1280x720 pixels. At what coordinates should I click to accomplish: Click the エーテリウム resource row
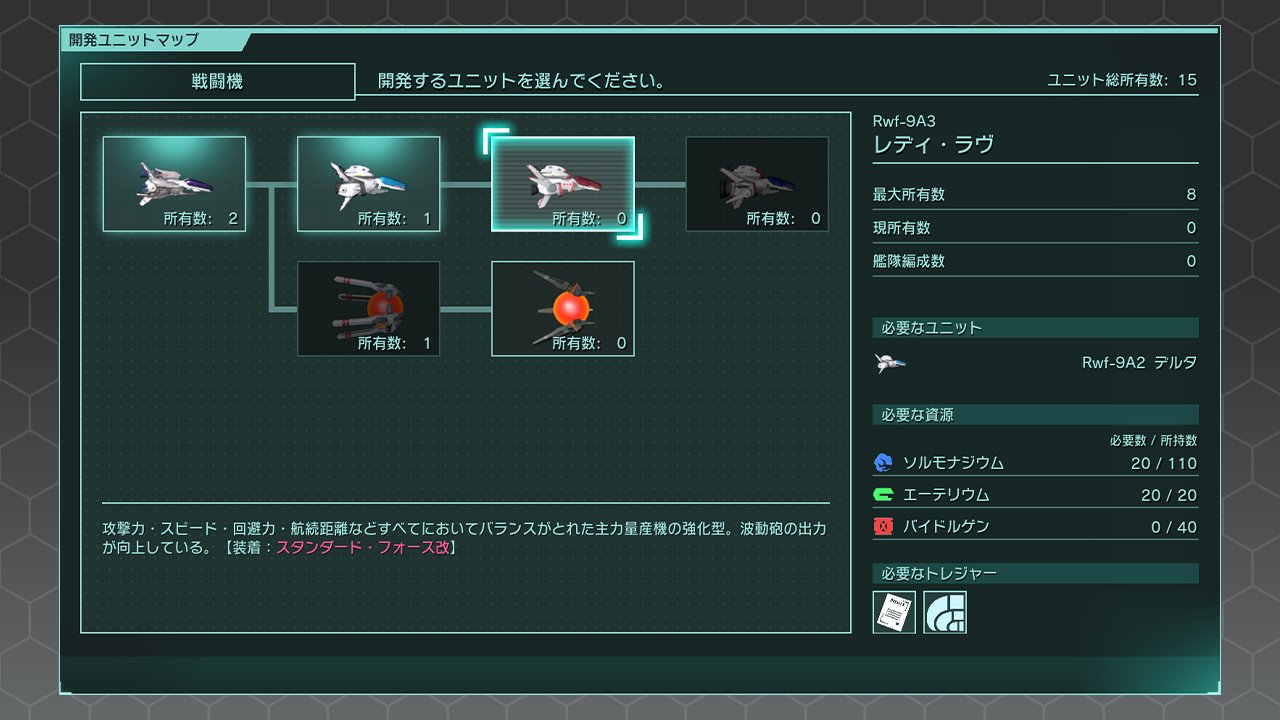tap(1035, 495)
